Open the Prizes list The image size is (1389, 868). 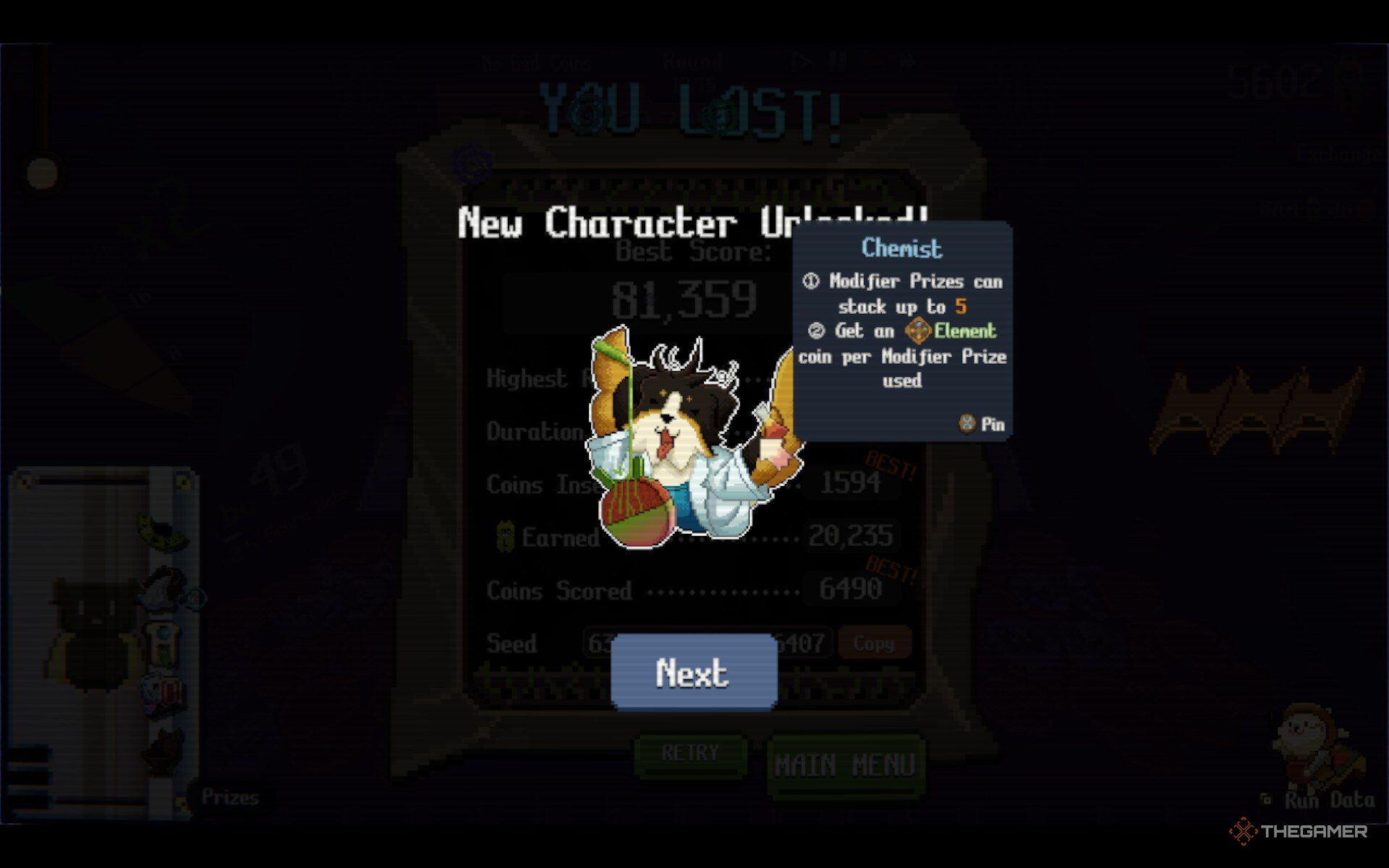pyautogui.click(x=229, y=797)
